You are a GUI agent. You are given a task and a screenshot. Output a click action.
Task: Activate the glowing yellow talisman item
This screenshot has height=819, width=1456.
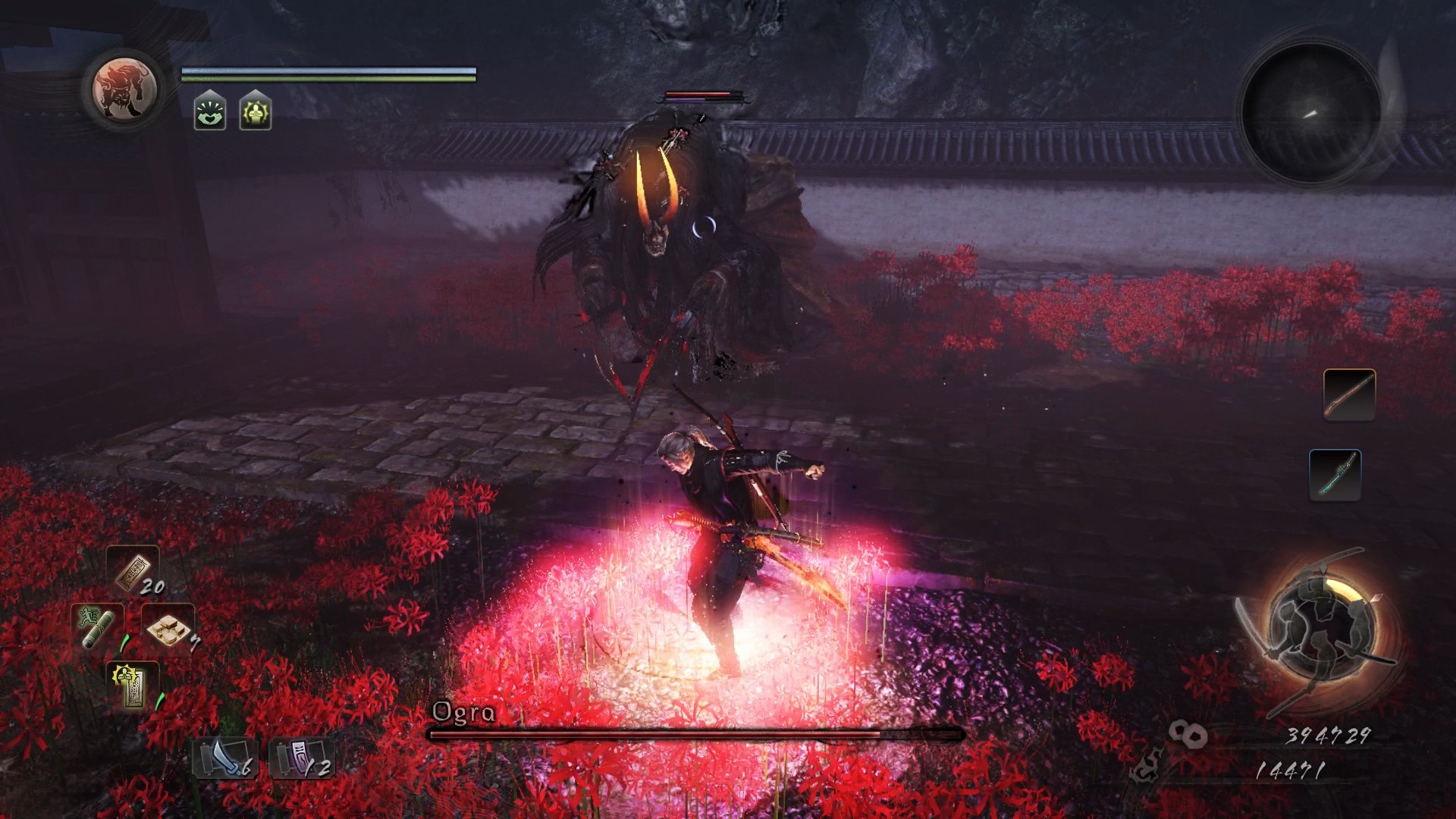133,685
